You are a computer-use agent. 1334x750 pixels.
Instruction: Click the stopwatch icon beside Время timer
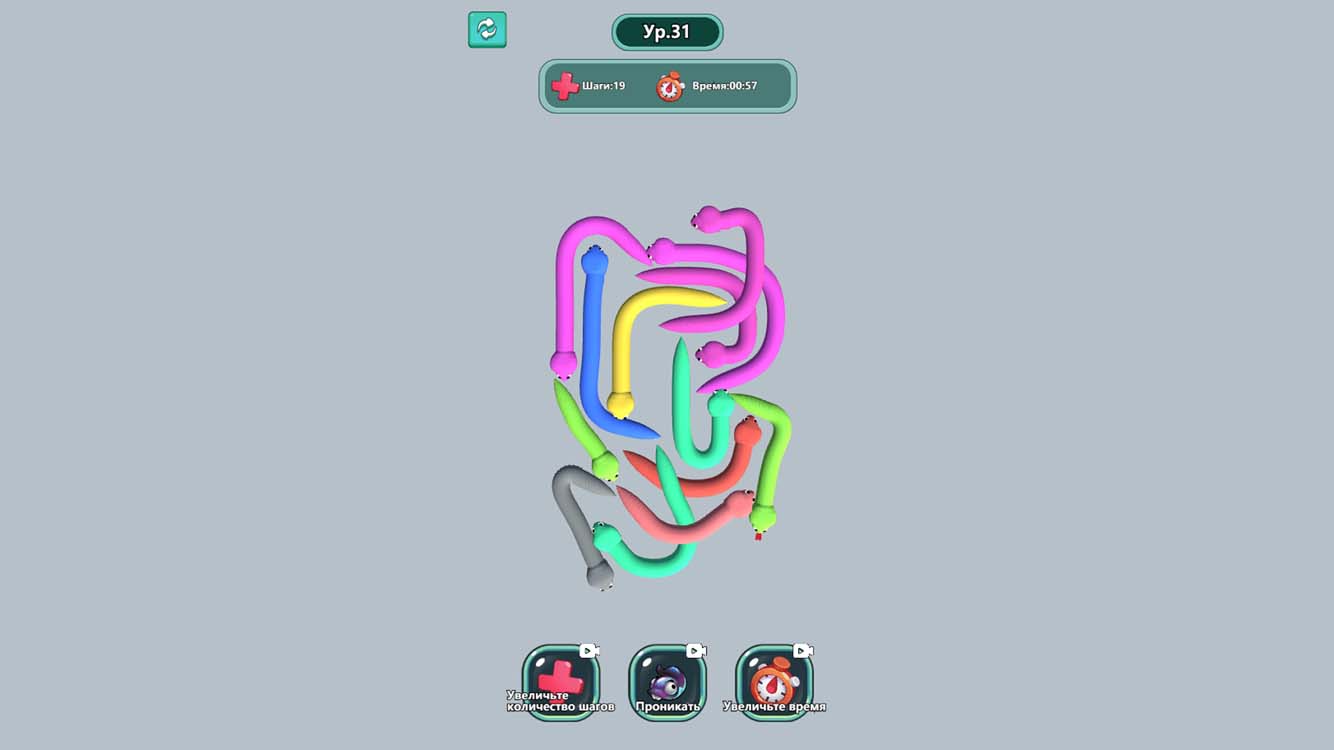pos(668,86)
